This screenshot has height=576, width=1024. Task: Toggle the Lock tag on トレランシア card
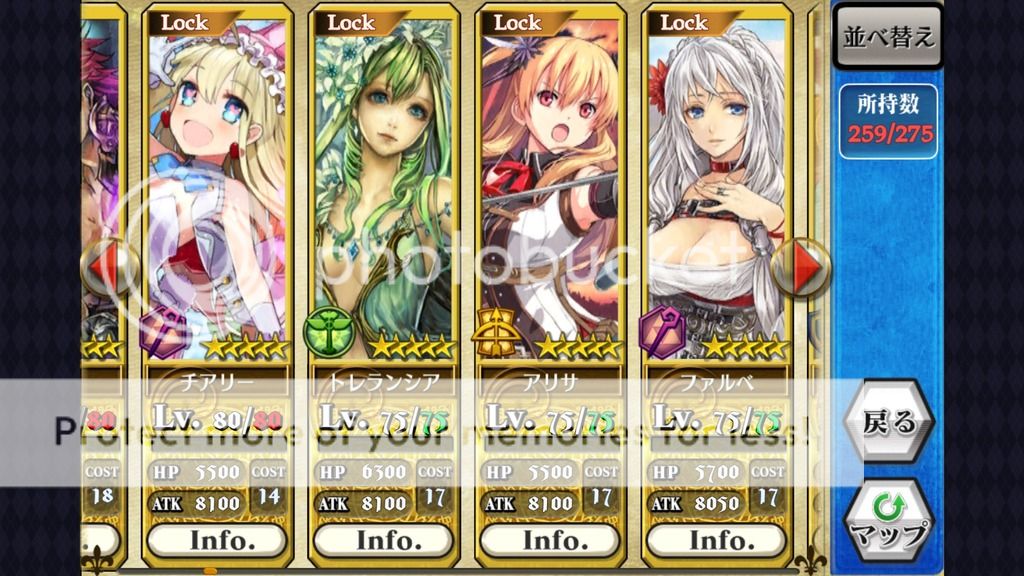pyautogui.click(x=353, y=22)
